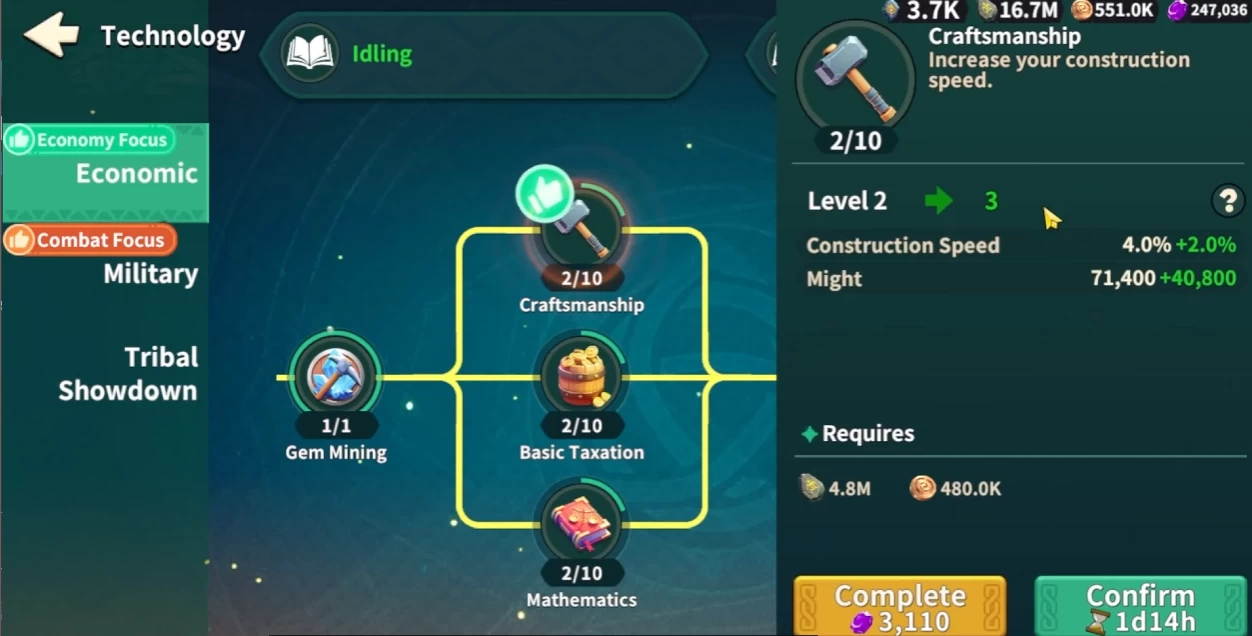Open the Military technology tab

pyautogui.click(x=150, y=274)
